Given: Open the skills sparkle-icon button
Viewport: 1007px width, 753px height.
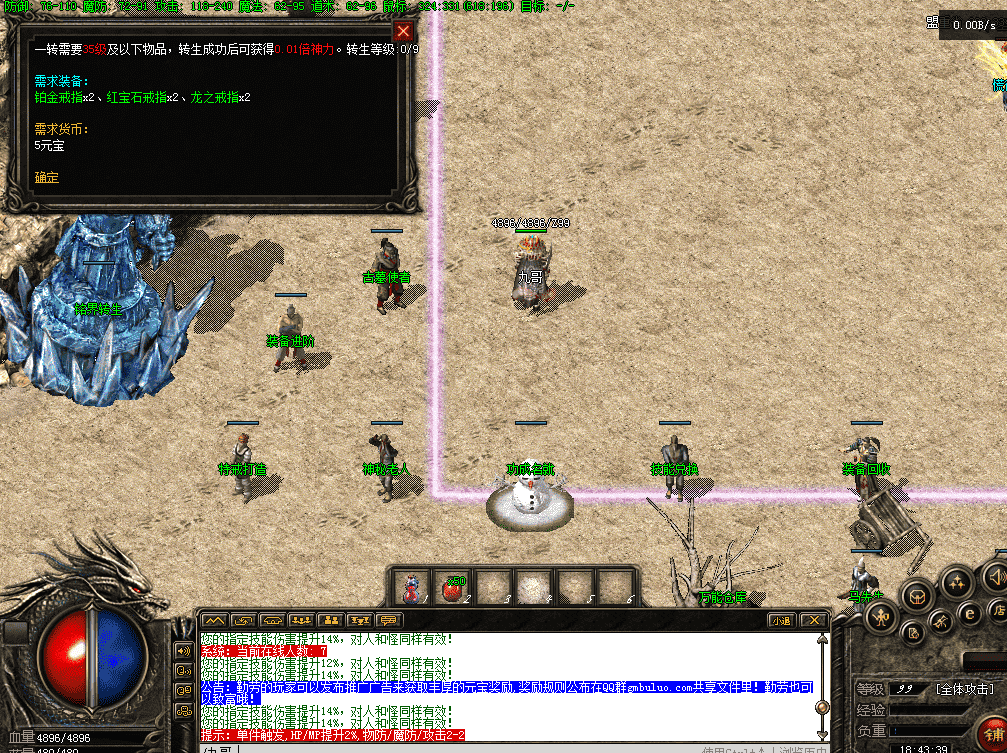Looking at the screenshot, I should coord(957,582).
